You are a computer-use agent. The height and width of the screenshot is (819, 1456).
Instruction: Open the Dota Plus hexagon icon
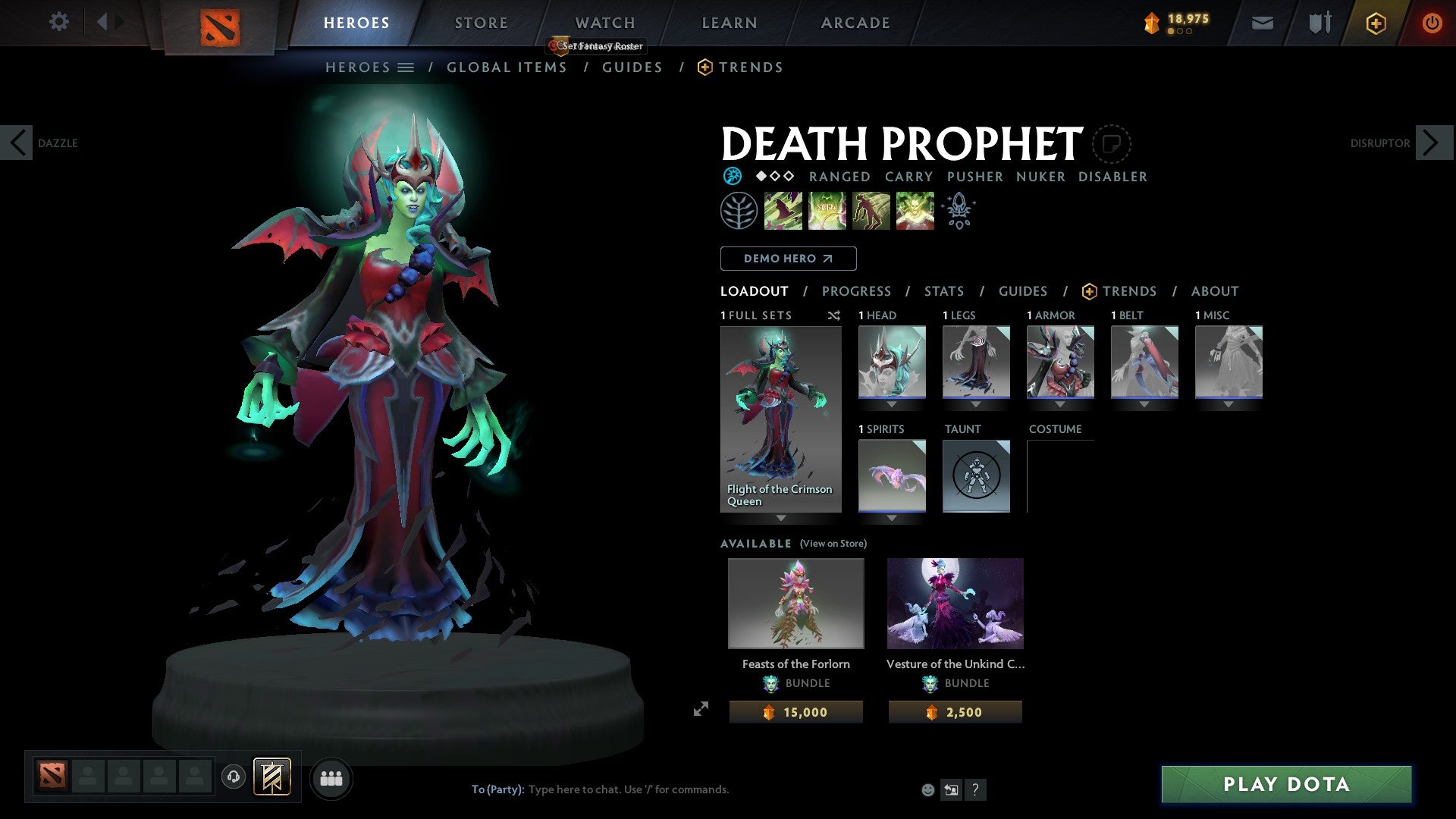tap(1375, 23)
